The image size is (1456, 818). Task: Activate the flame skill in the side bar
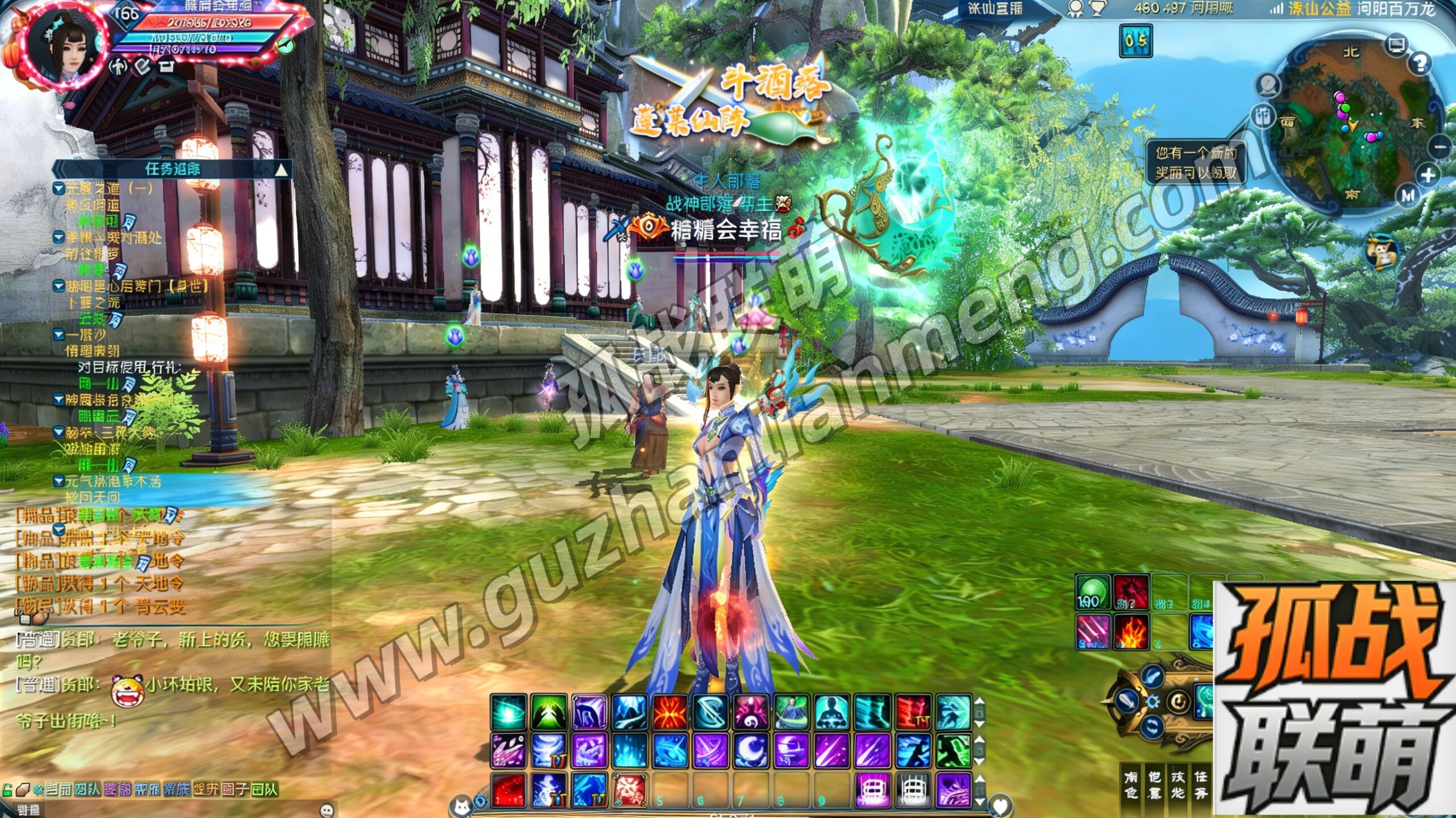click(x=1131, y=632)
